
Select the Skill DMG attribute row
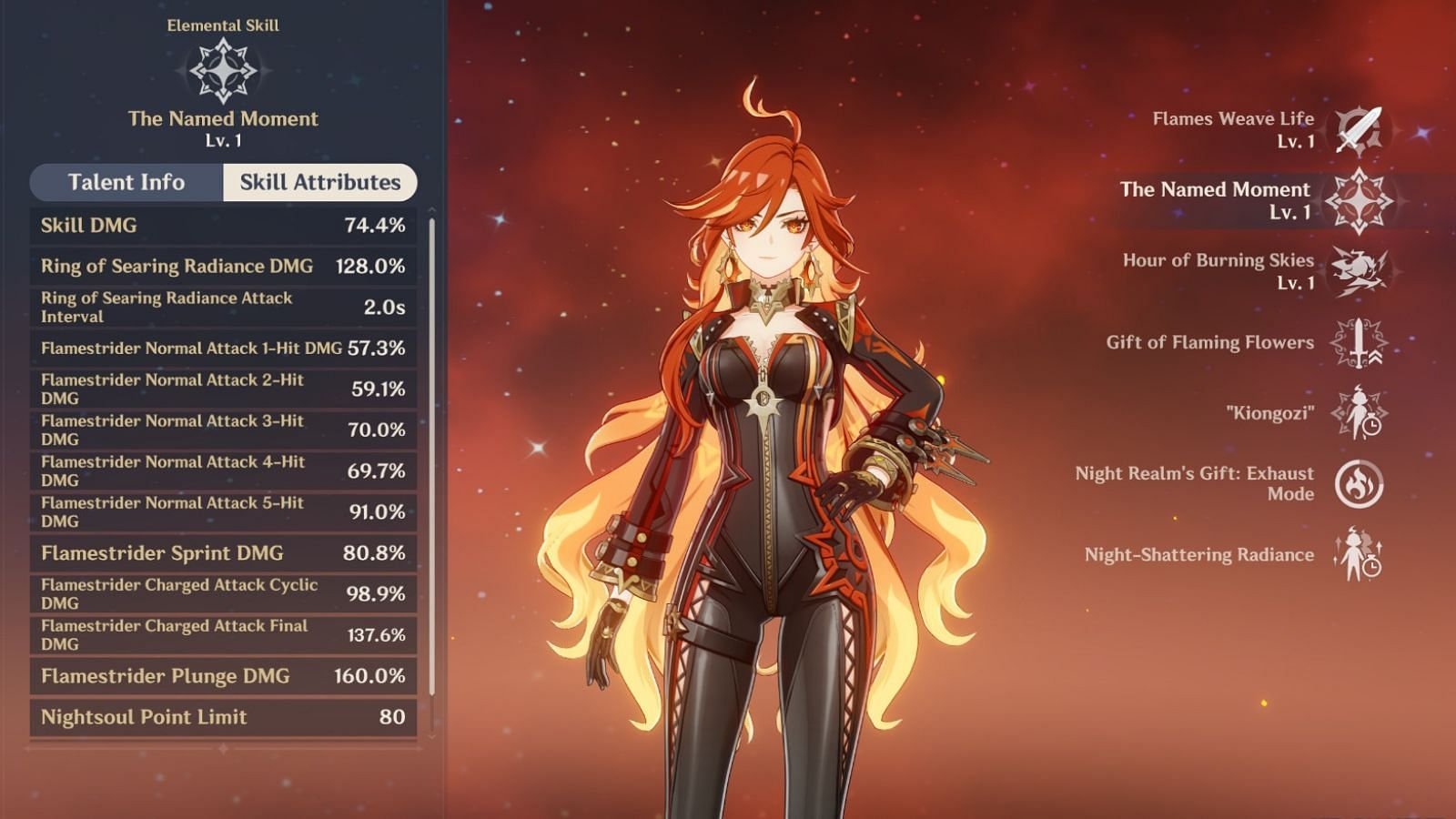click(x=223, y=226)
